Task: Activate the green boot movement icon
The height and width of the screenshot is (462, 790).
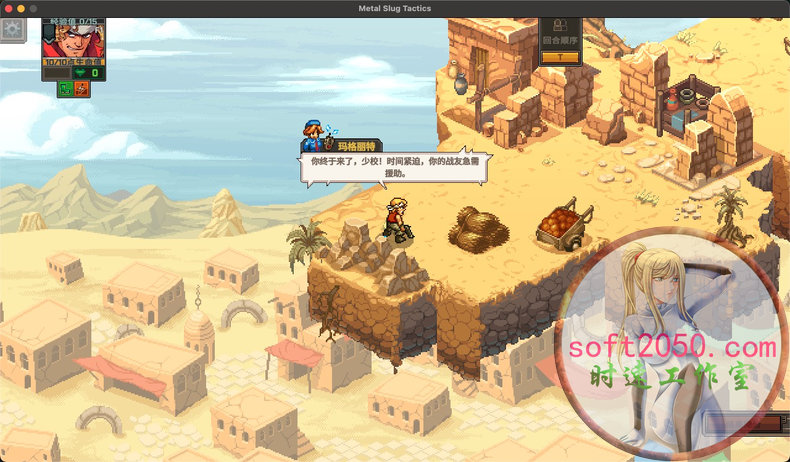Action: (x=65, y=89)
